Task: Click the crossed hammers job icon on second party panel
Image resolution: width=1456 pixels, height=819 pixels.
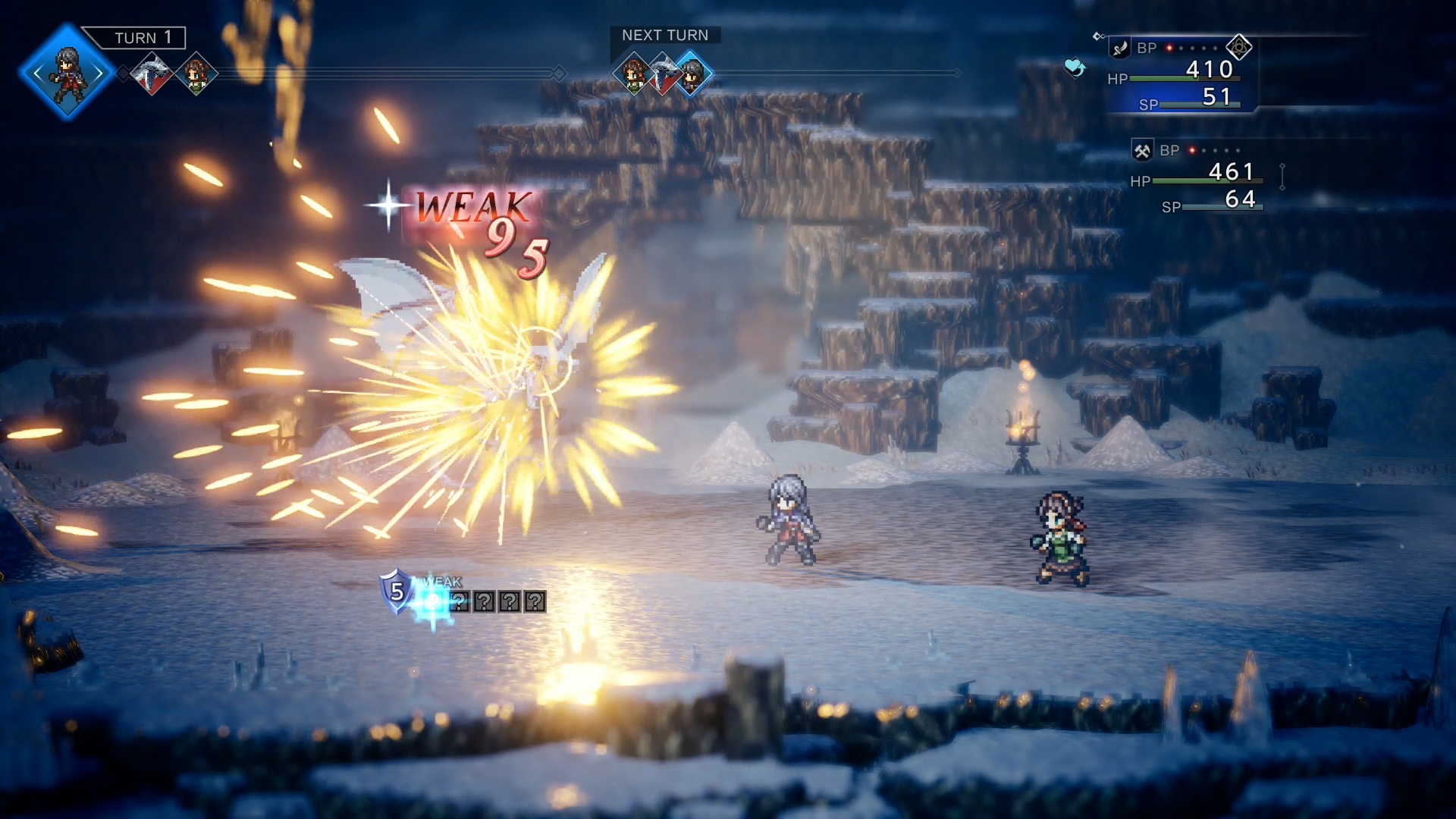Action: coord(1142,151)
